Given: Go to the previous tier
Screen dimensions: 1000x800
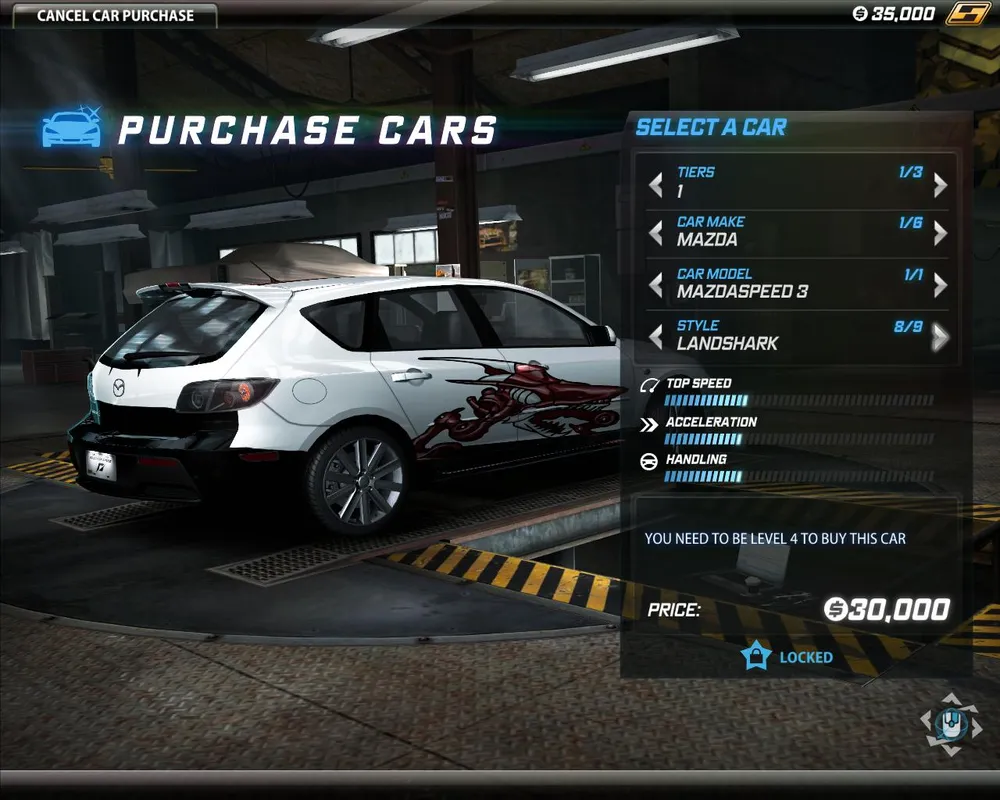Looking at the screenshot, I should tap(656, 185).
